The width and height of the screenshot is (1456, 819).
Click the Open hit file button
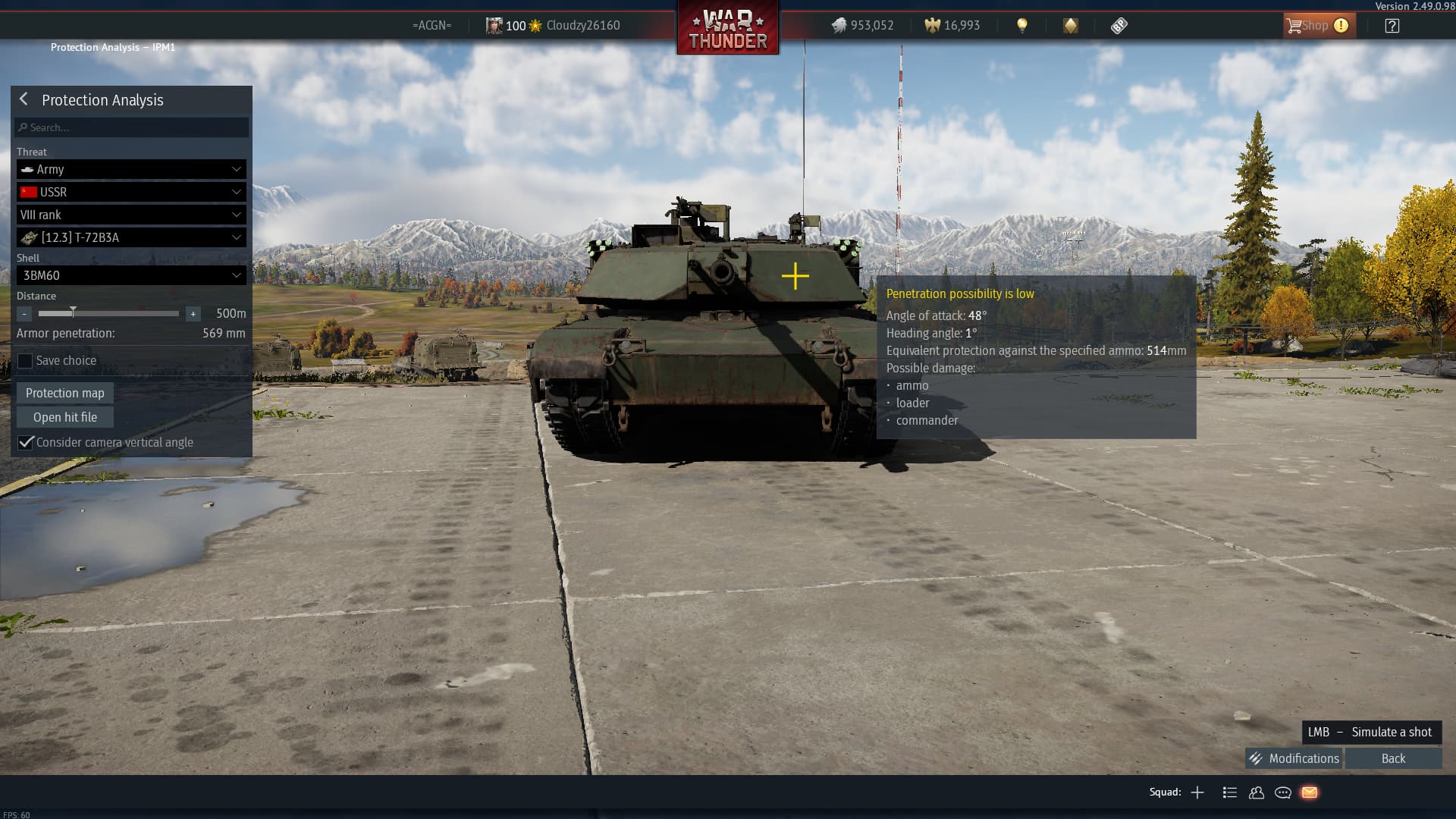65,417
